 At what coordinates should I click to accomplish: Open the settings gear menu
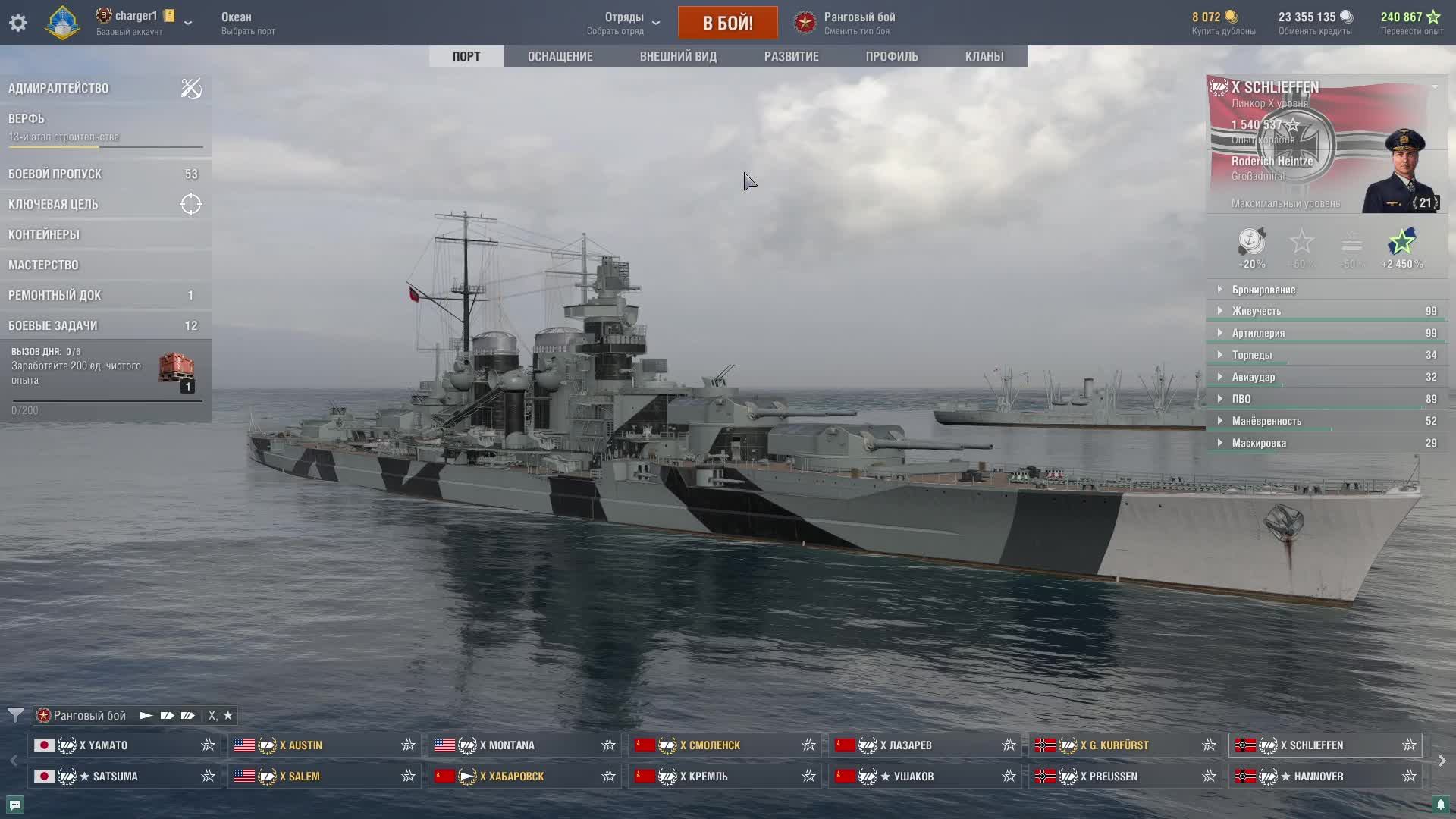point(18,23)
